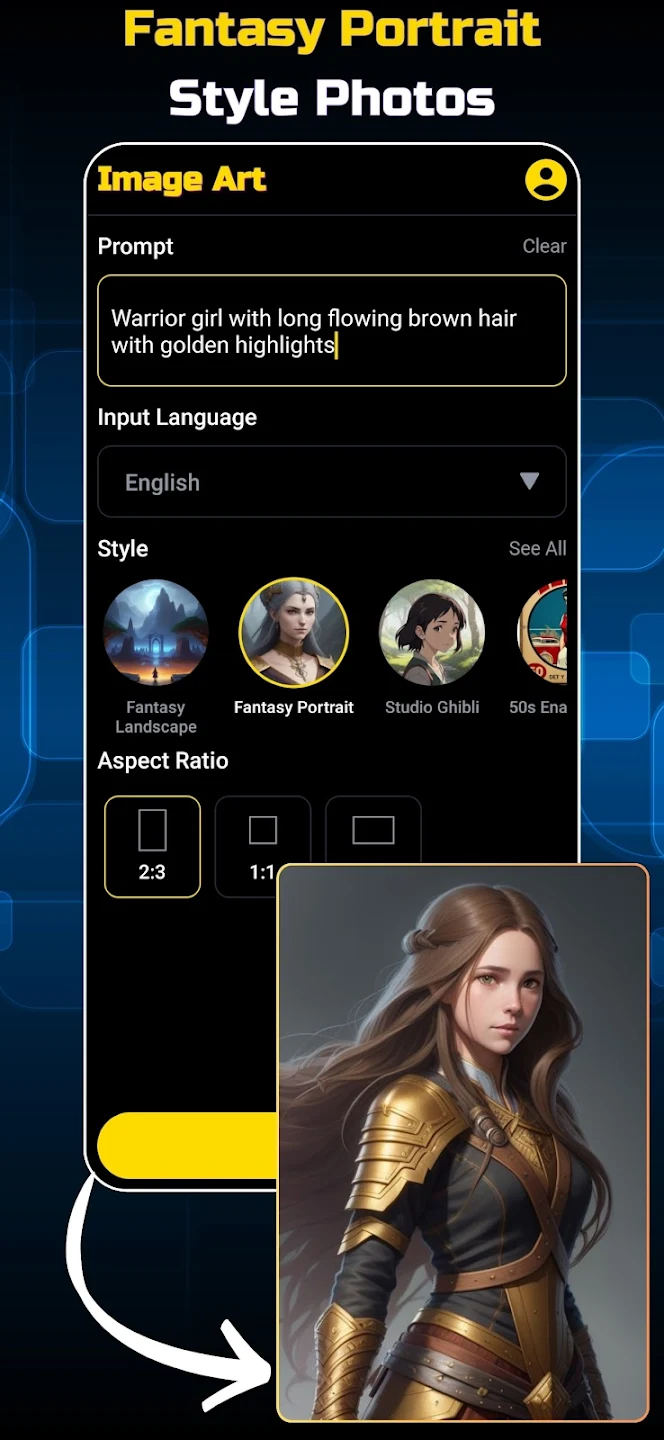
Task: Pick the landscape rectangle aspect ratio
Action: point(373,830)
